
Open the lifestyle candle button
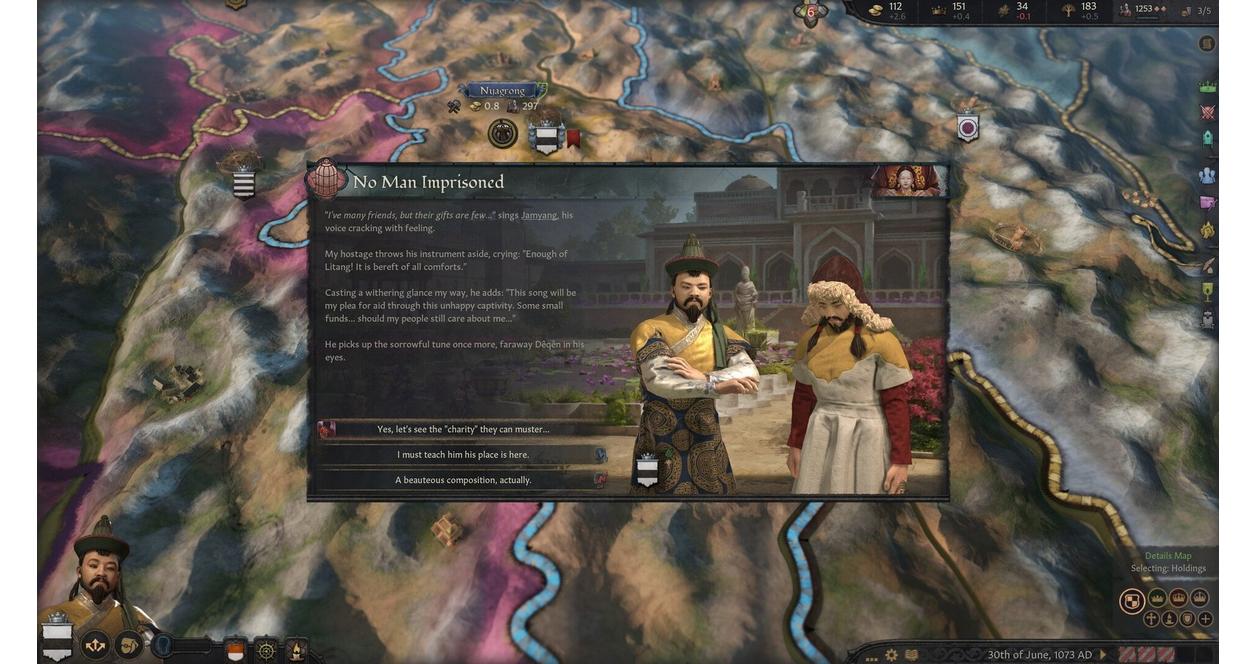click(297, 648)
